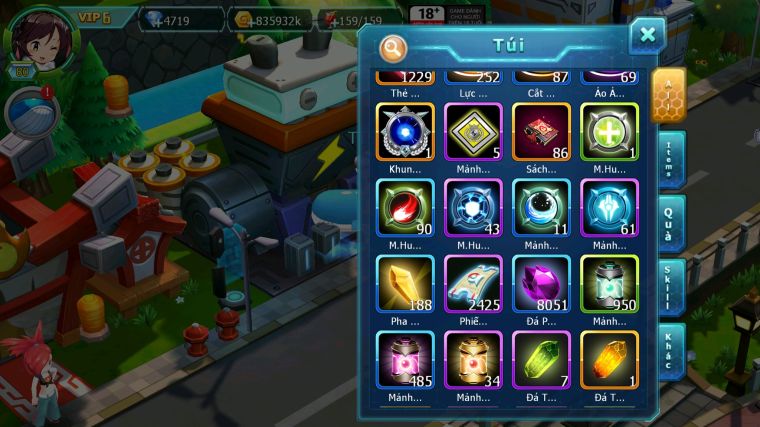The image size is (760, 427).
Task: Select the yellow diamond shard with count 5
Action: [473, 132]
